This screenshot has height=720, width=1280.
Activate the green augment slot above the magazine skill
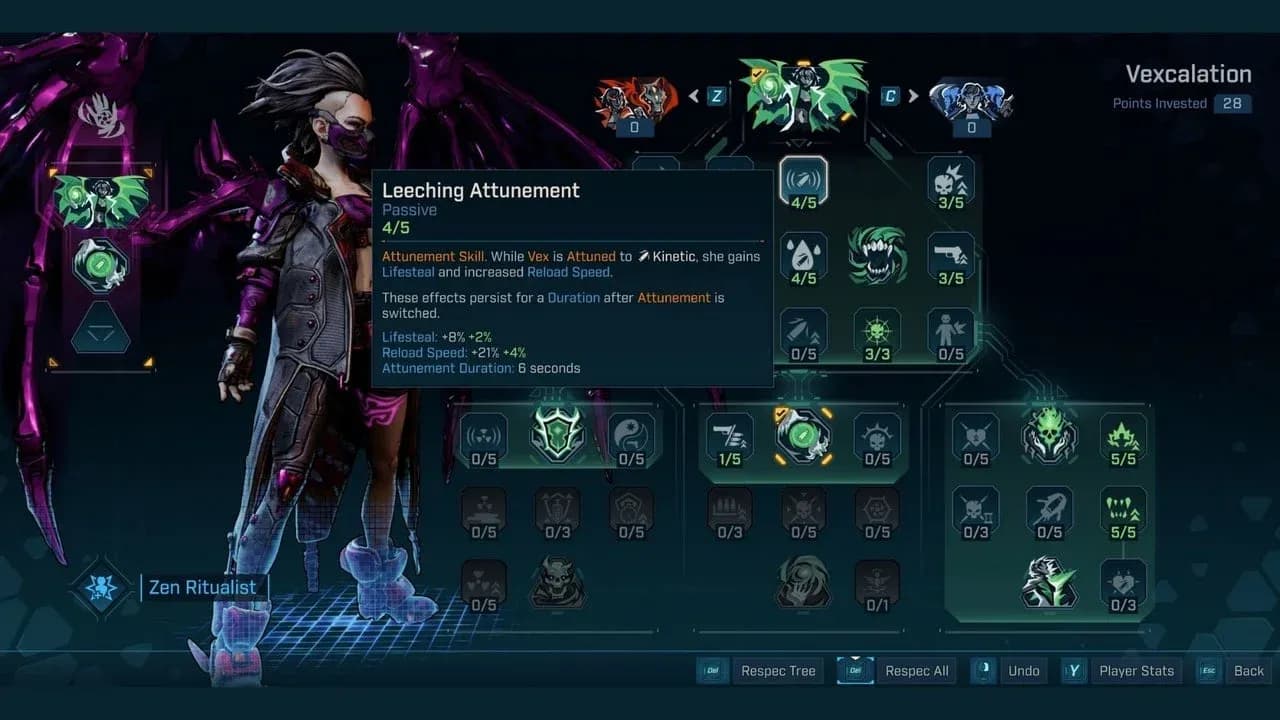(805, 437)
